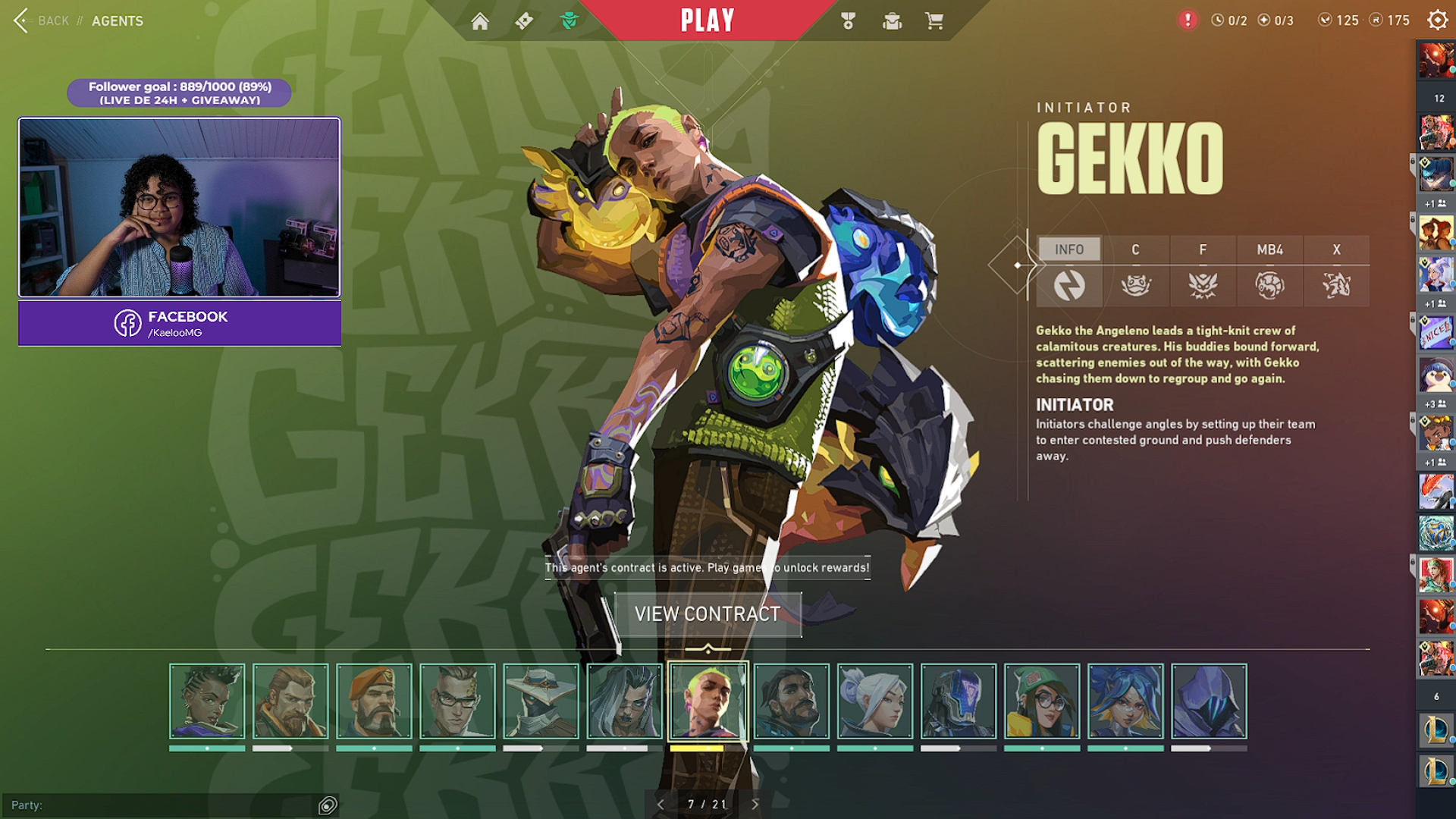The image size is (1456, 819).
Task: Choose the Omen agent portrait
Action: coord(1209,701)
